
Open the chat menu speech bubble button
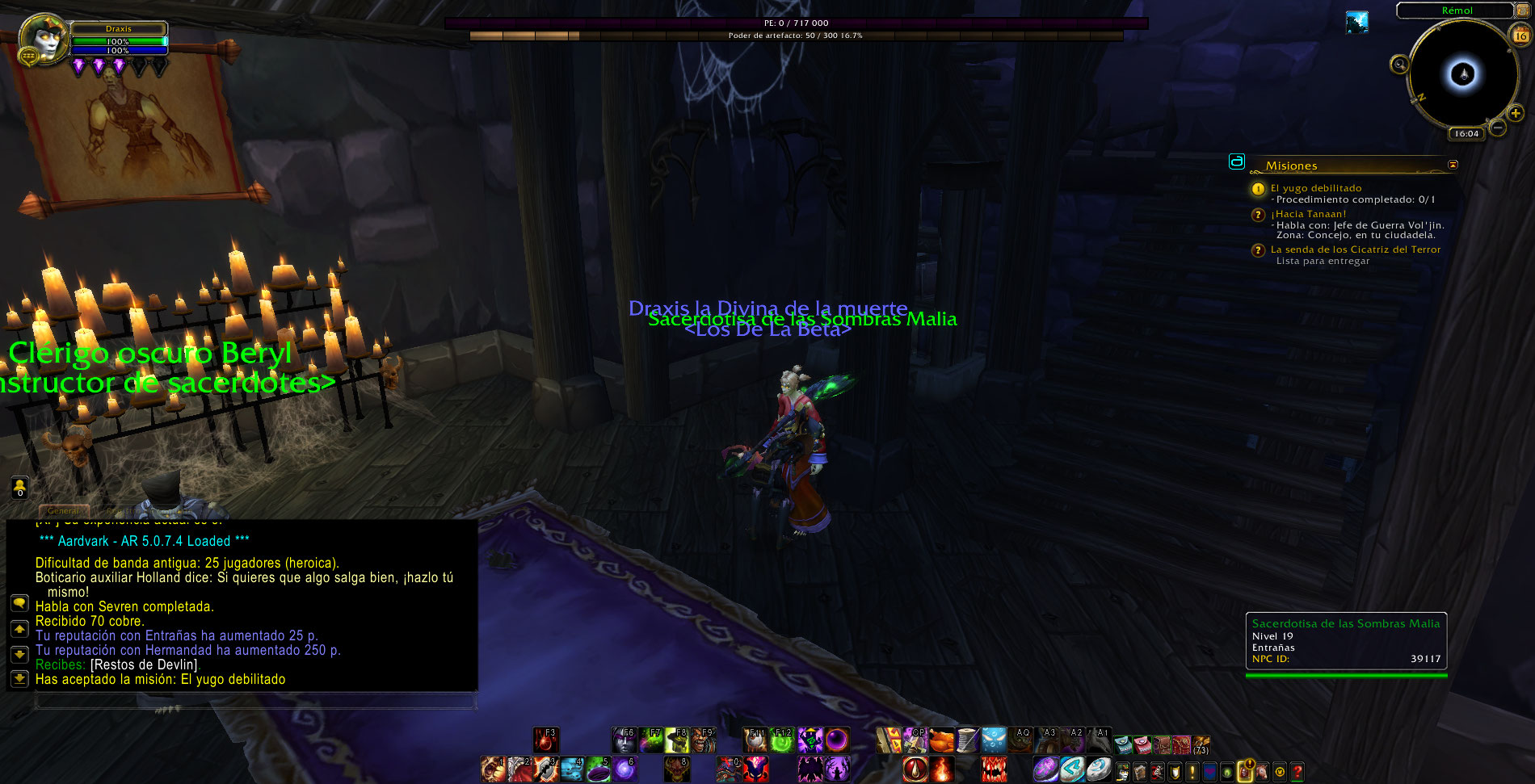coord(19,604)
